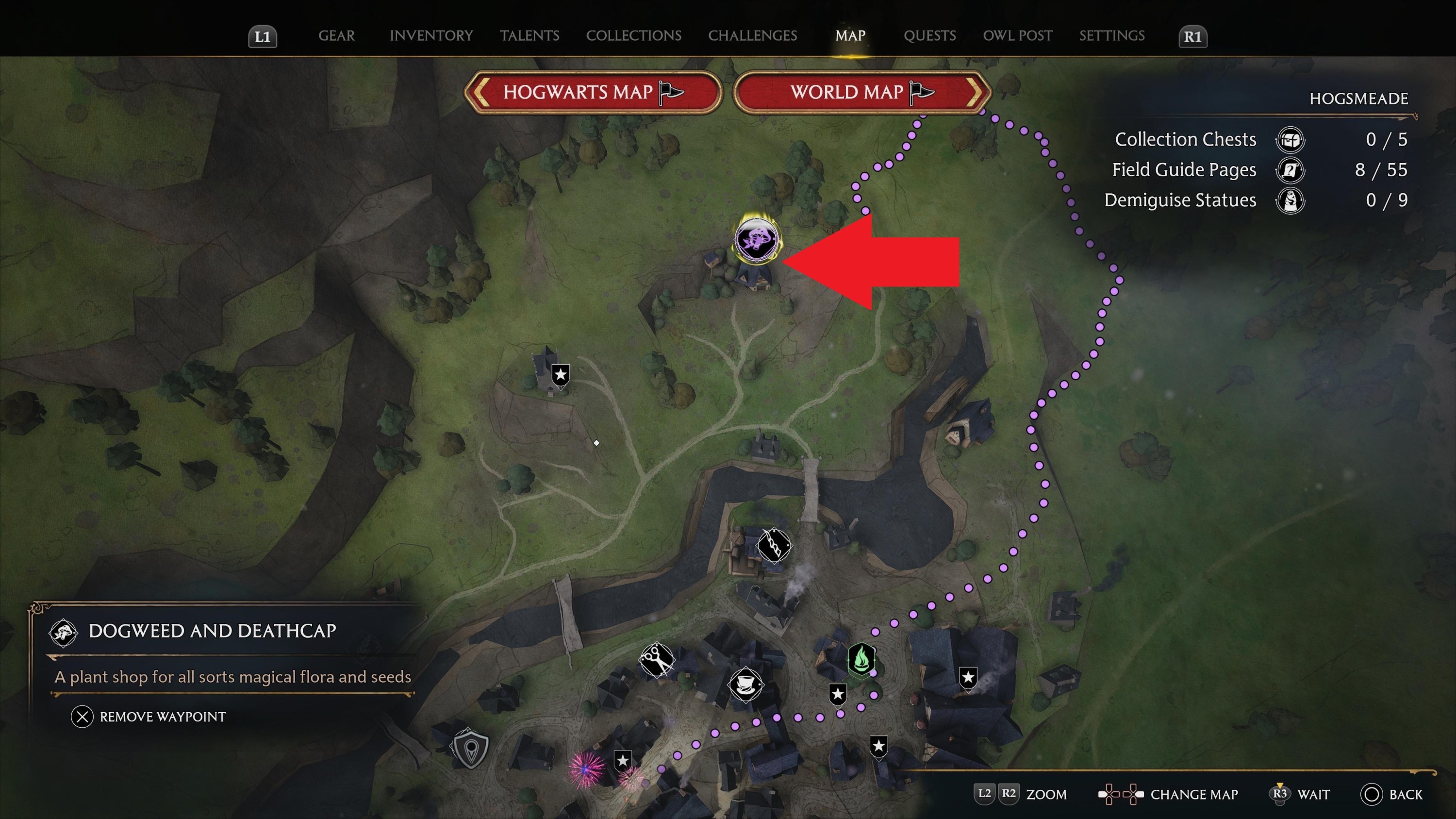Select the scissors hair salon icon
The width and height of the screenshot is (1456, 819).
point(657,661)
